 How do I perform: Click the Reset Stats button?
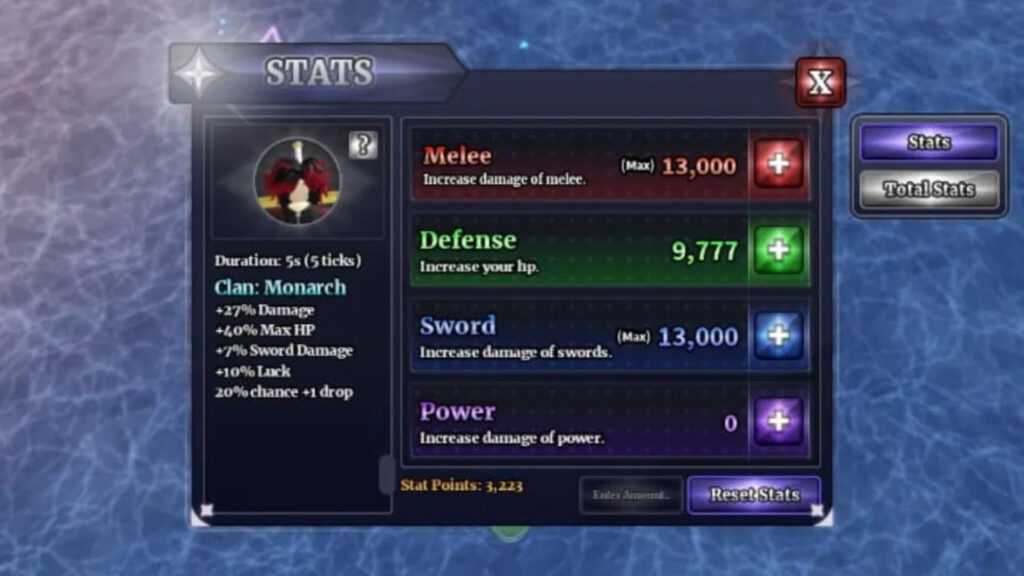click(754, 494)
